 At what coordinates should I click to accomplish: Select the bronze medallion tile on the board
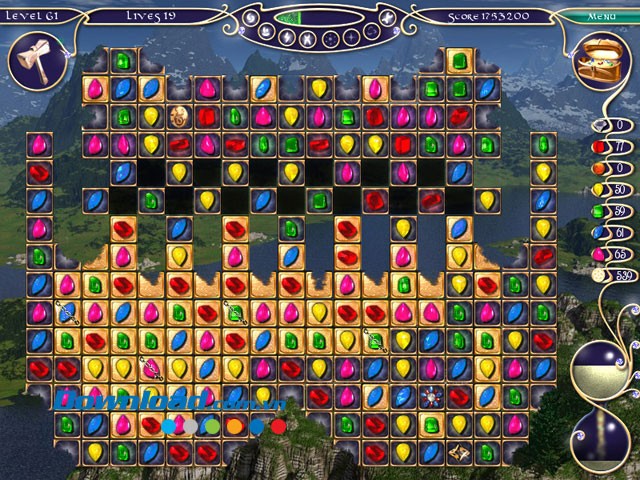pyautogui.click(x=180, y=115)
